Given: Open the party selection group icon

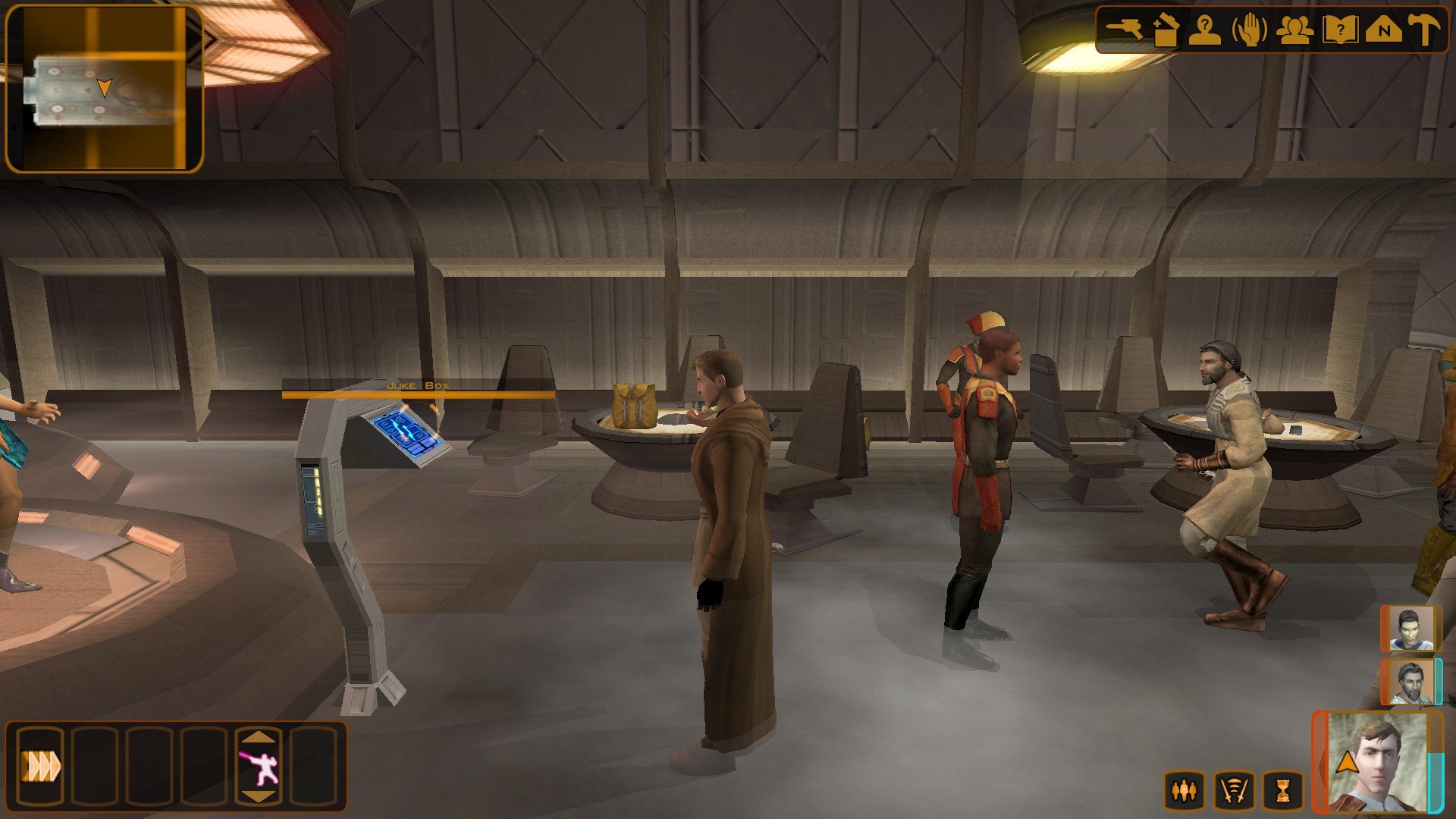Looking at the screenshot, I should coord(1294,30).
